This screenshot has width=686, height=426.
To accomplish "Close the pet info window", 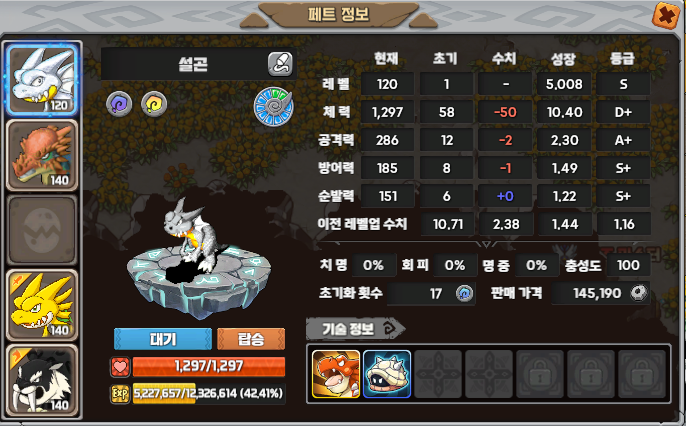I will click(663, 14).
